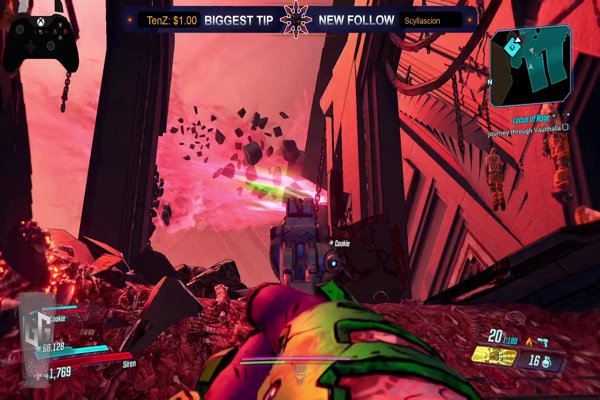The image size is (600, 400).
Task: Select the cyan diamond objective marker on minimap
Action: (x=511, y=45)
